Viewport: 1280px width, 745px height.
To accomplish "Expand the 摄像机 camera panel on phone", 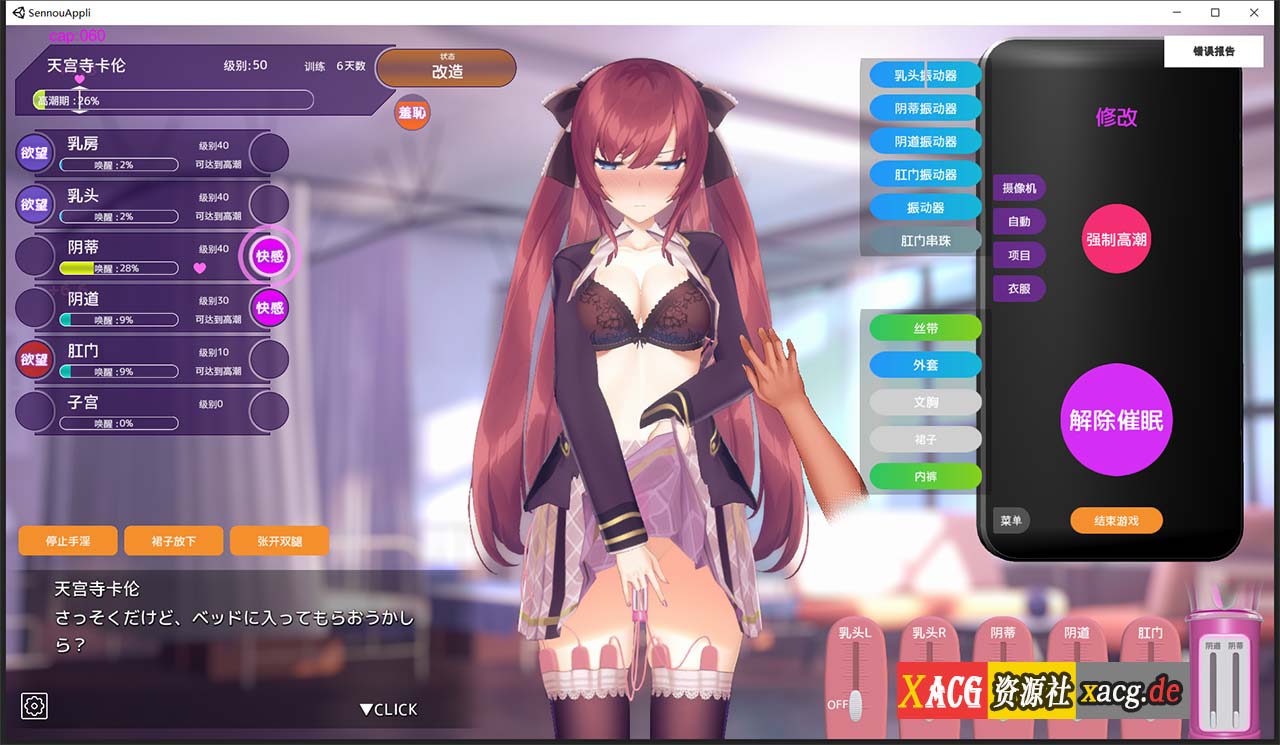I will 1018,187.
